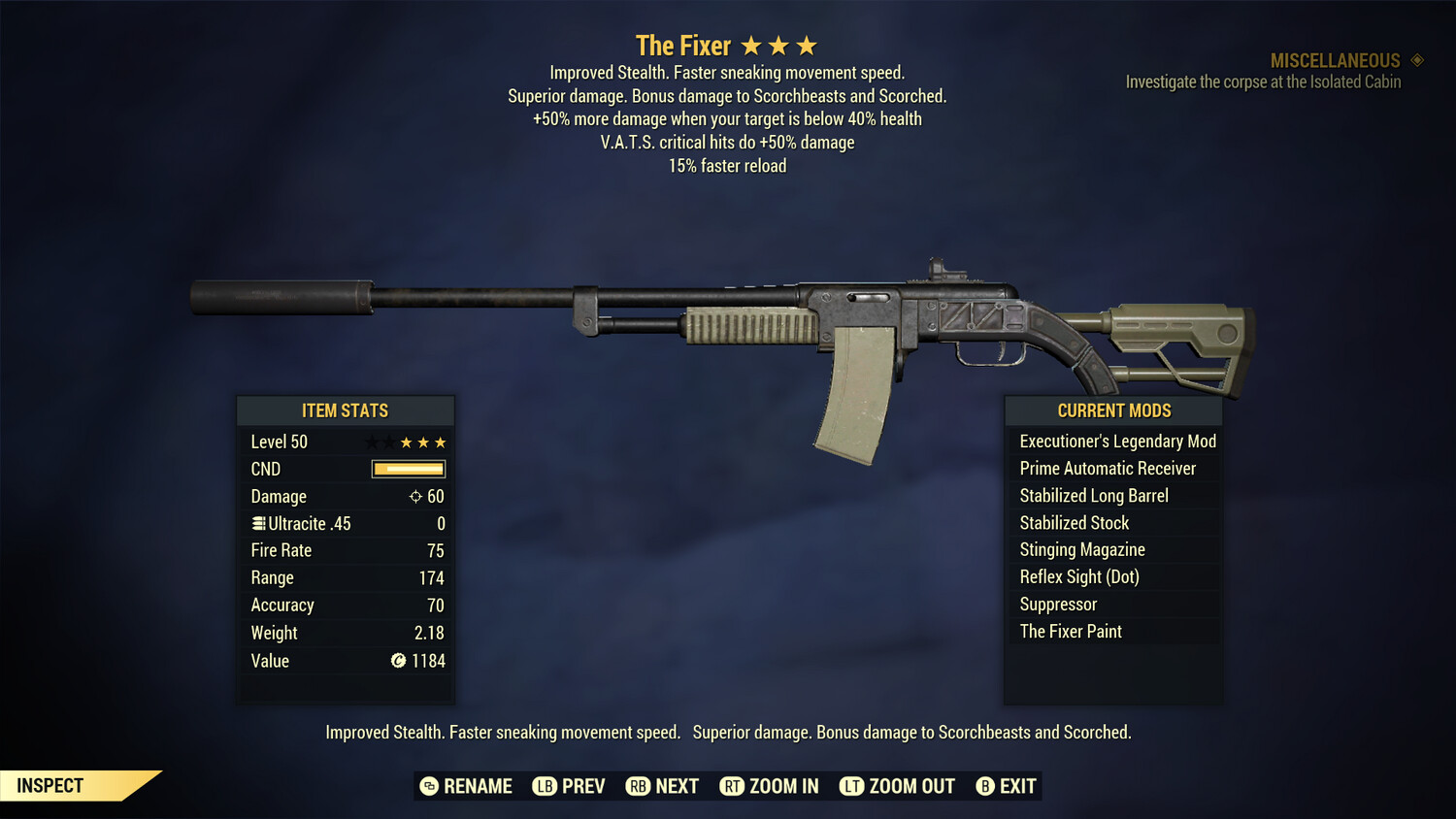Click the LT ZOOM OUT trigger icon
Screen dimensions: 1456x819
[851, 786]
